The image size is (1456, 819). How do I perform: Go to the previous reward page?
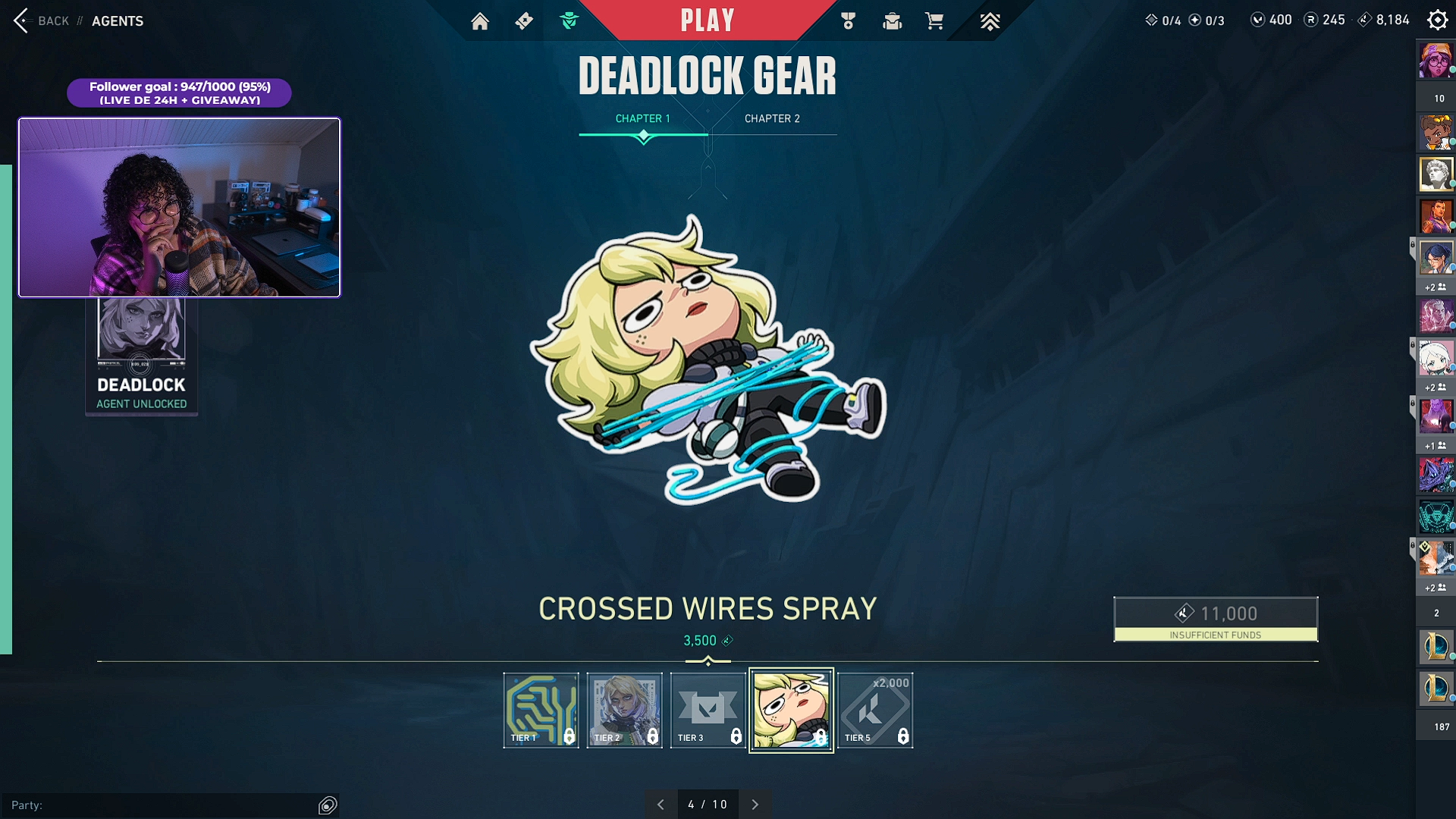coord(661,805)
